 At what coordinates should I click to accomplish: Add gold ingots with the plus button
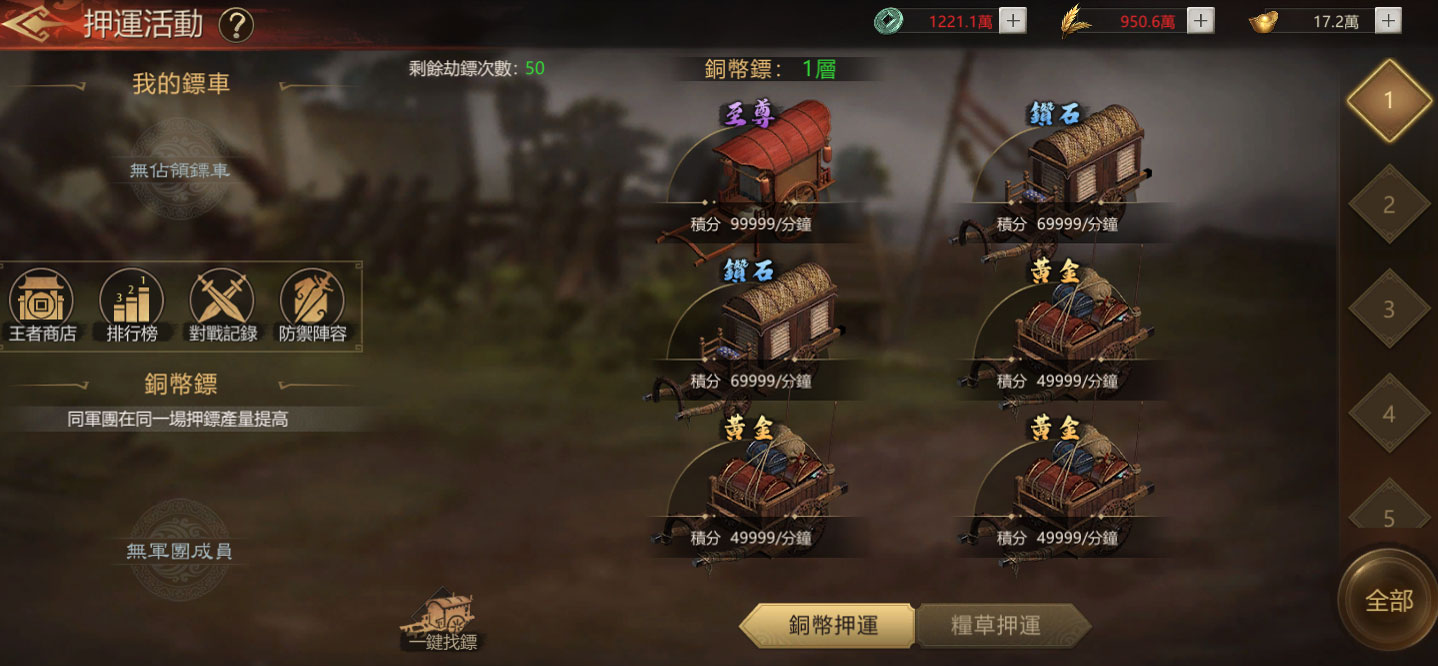[x=1388, y=20]
